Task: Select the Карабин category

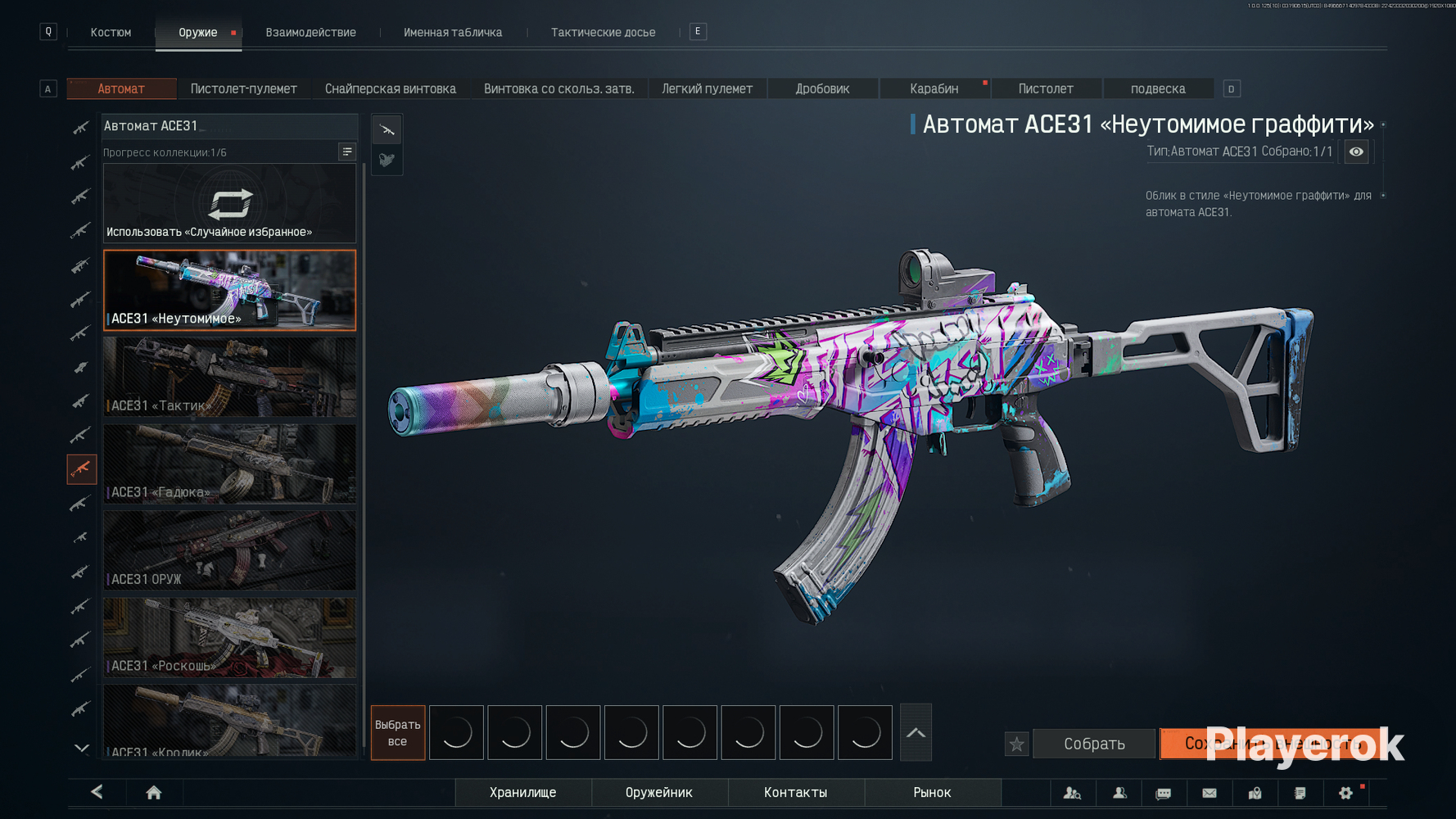Action: [x=934, y=88]
